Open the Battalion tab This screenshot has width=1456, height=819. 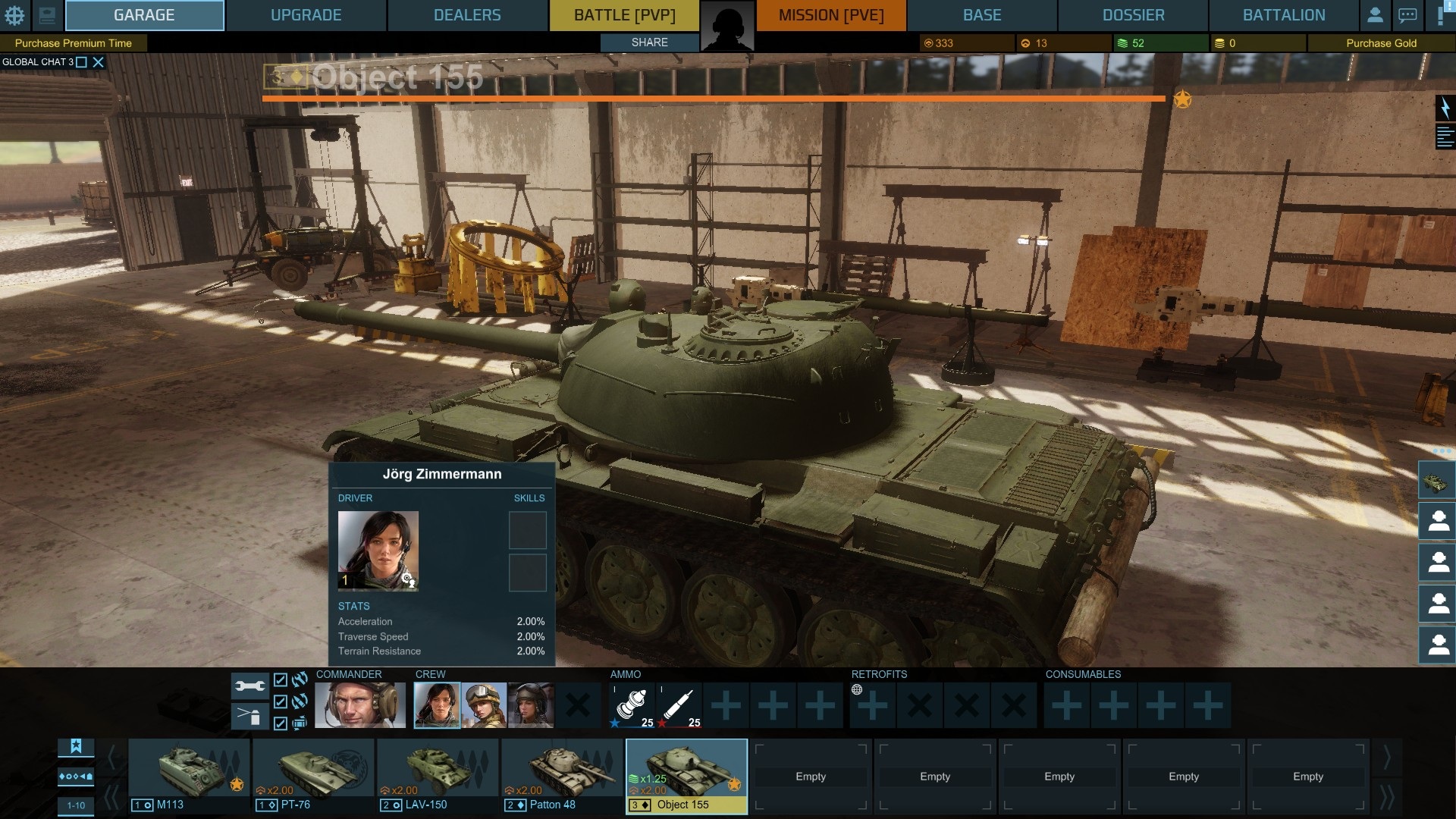pos(1283,15)
